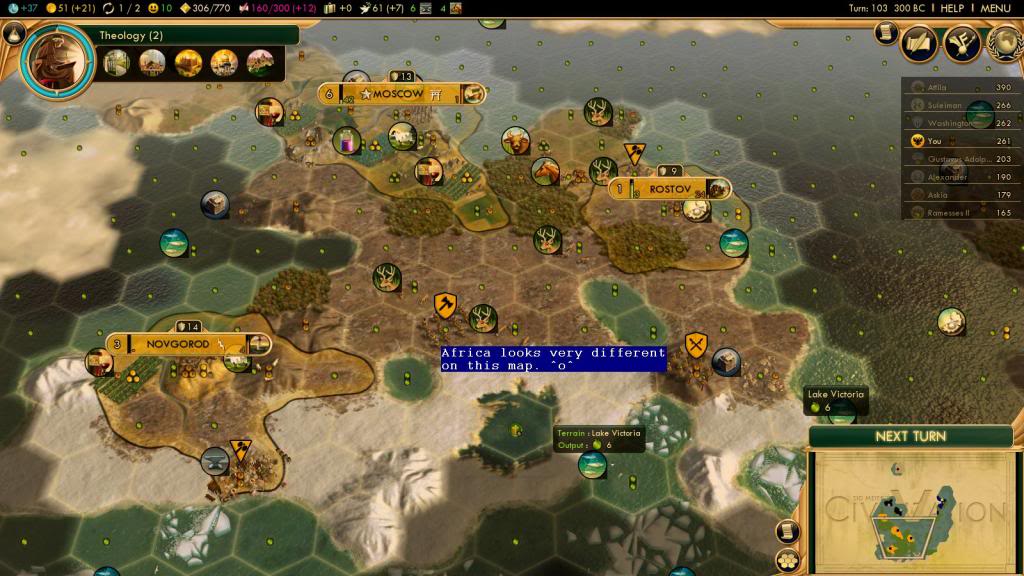Image resolution: width=1024 pixels, height=576 pixels.
Task: Open the advisors button with flag emblem
Action: coord(961,43)
